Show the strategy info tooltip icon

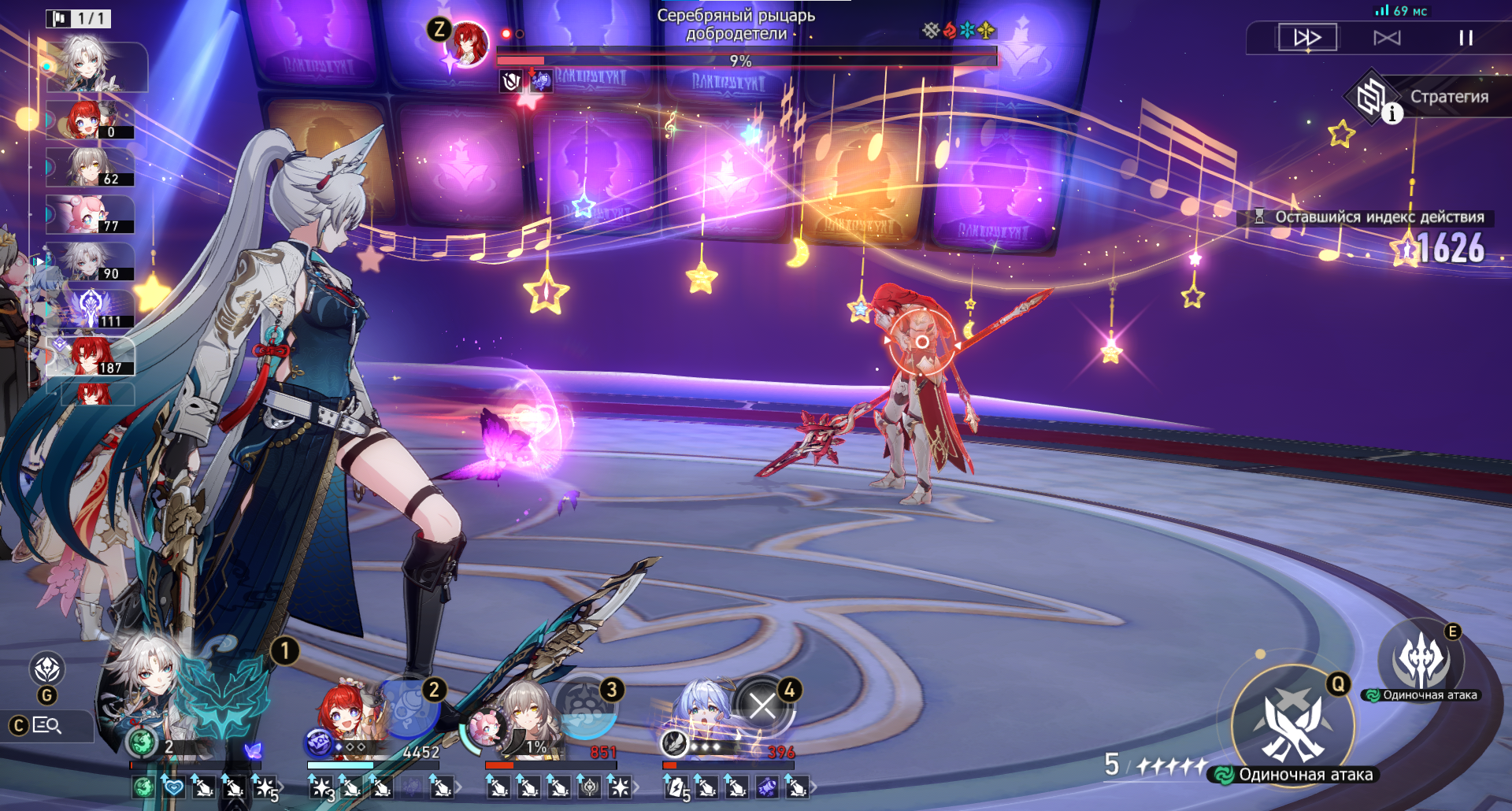(1392, 114)
